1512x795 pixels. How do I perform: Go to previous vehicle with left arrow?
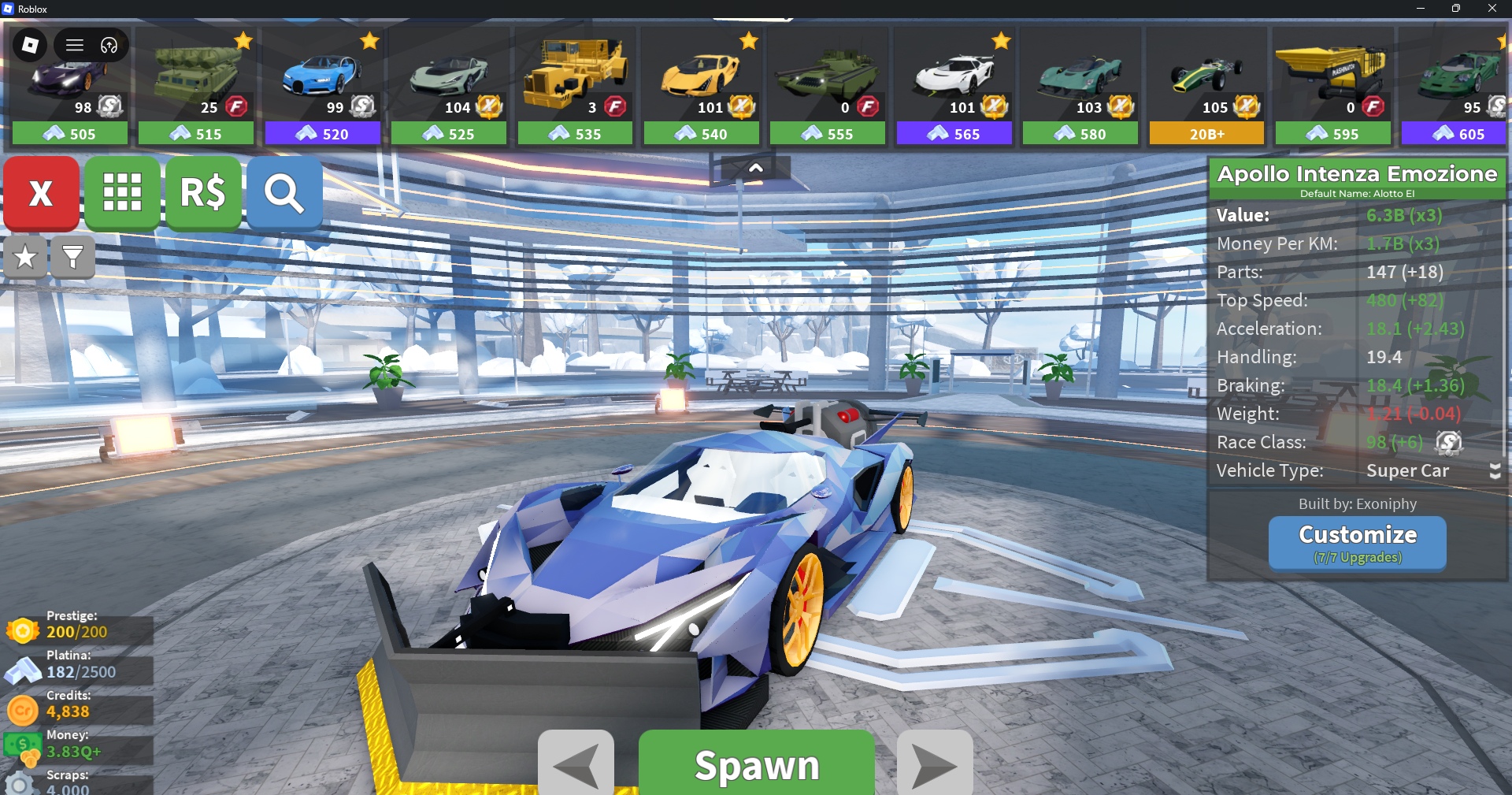[576, 763]
